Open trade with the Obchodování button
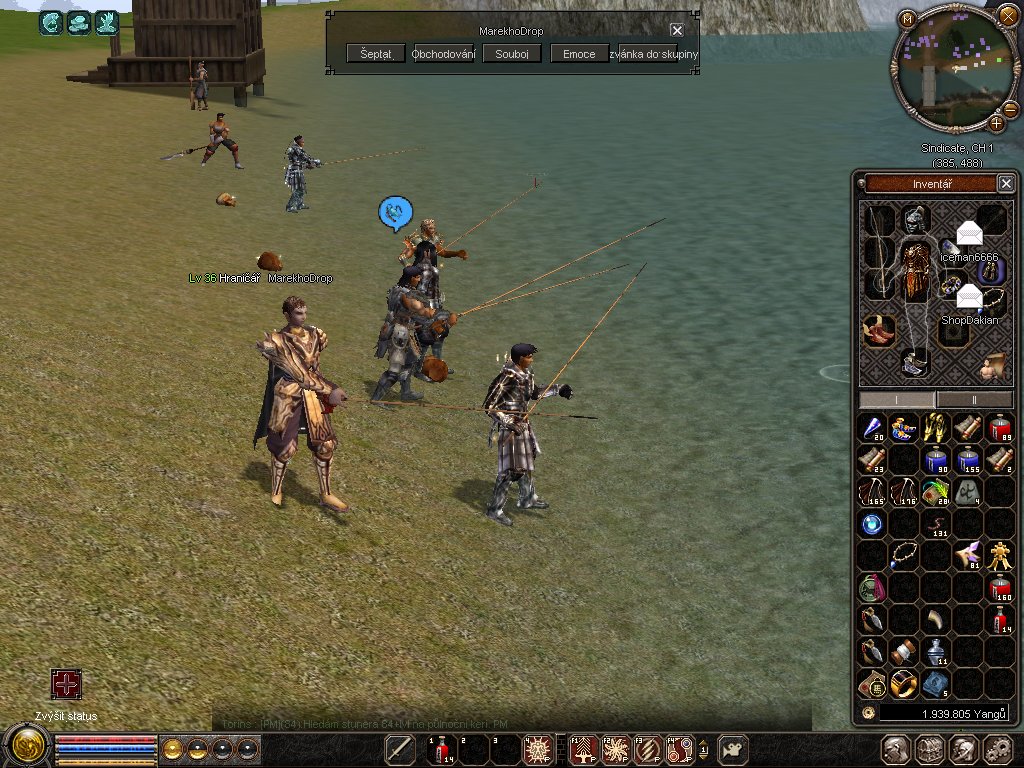1024x768 pixels. [x=443, y=54]
